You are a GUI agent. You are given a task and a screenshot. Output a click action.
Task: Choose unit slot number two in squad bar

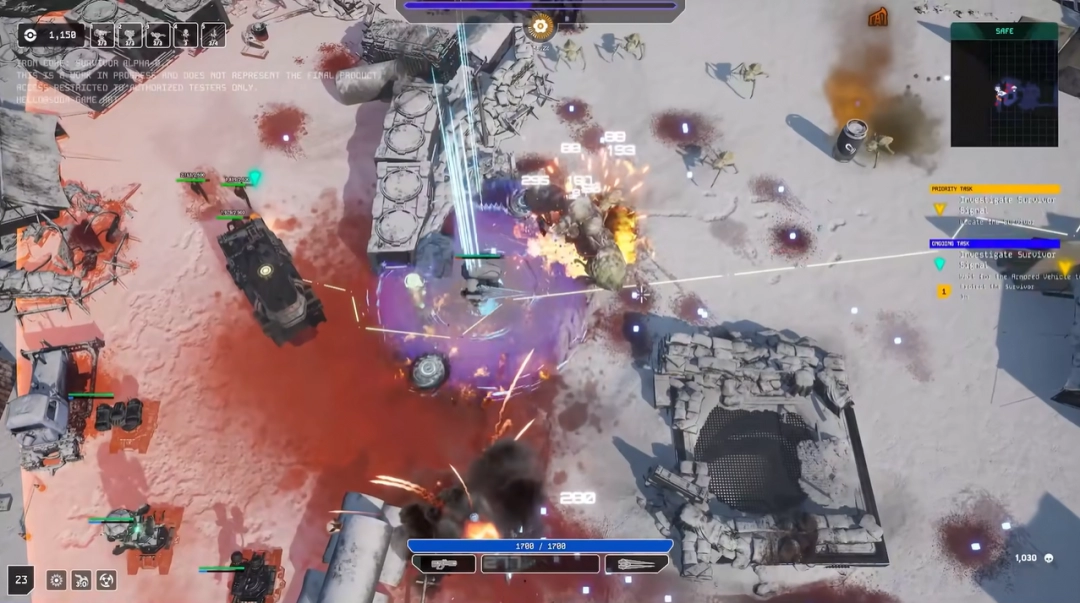(130, 36)
